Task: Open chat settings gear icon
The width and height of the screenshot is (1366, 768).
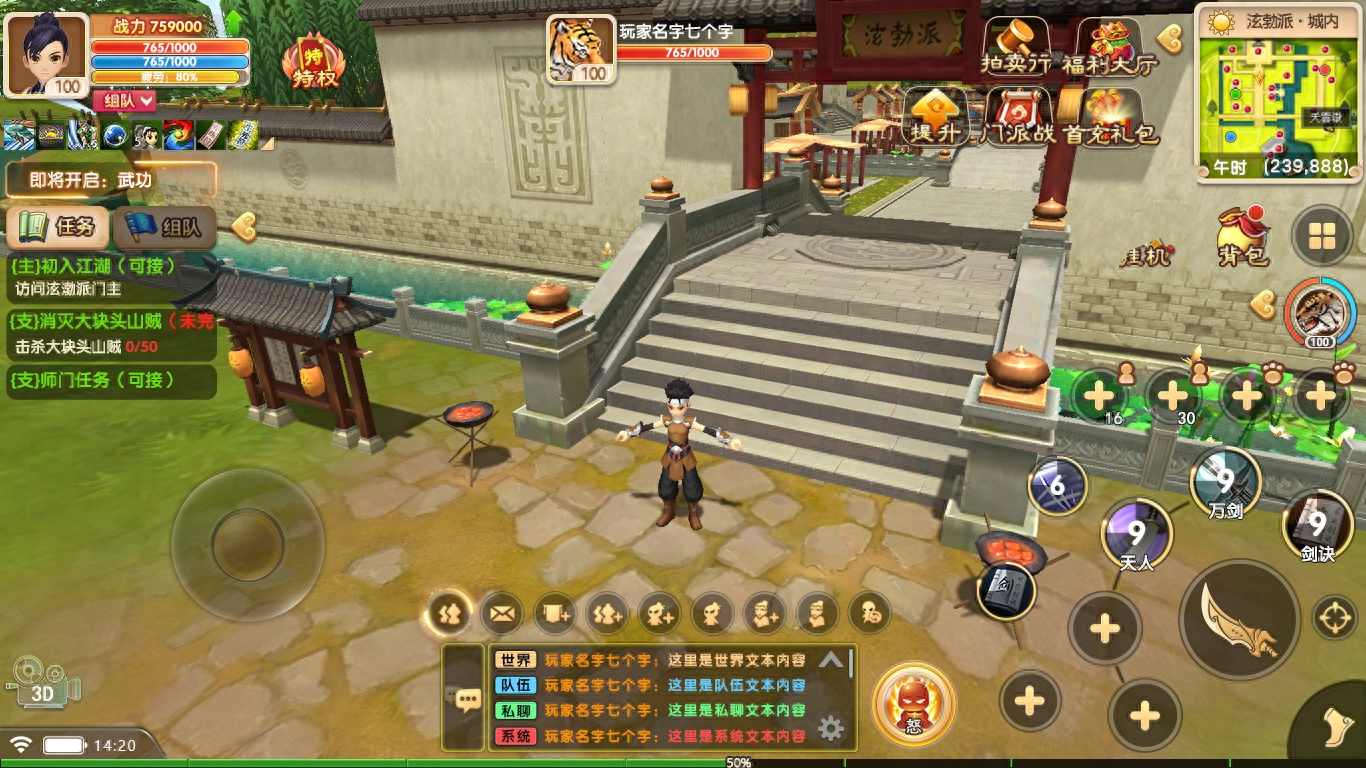Action: (831, 728)
